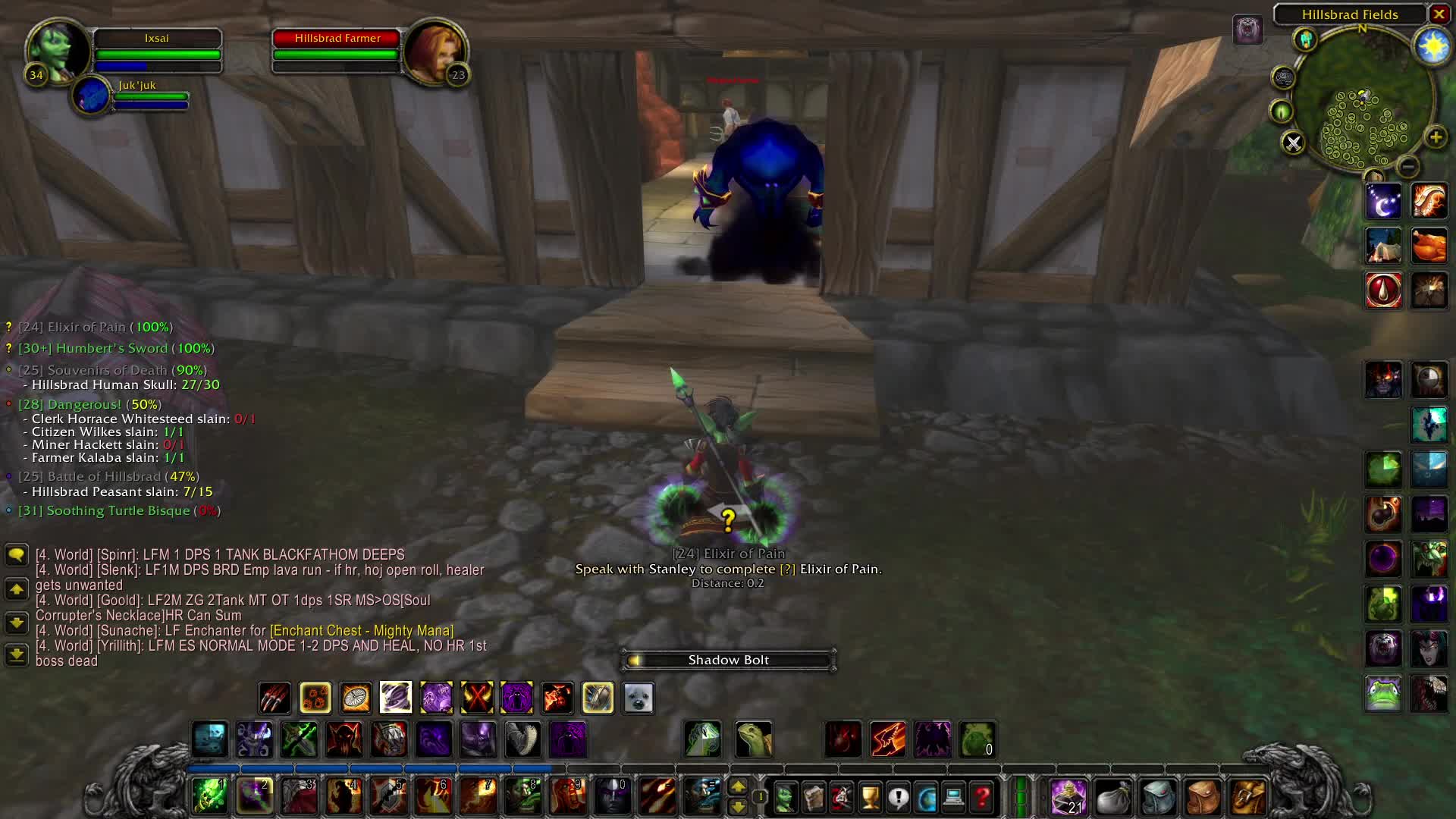Activate the white seal pup pet-bar icon
Screen dimensions: 1456x819
[638, 698]
